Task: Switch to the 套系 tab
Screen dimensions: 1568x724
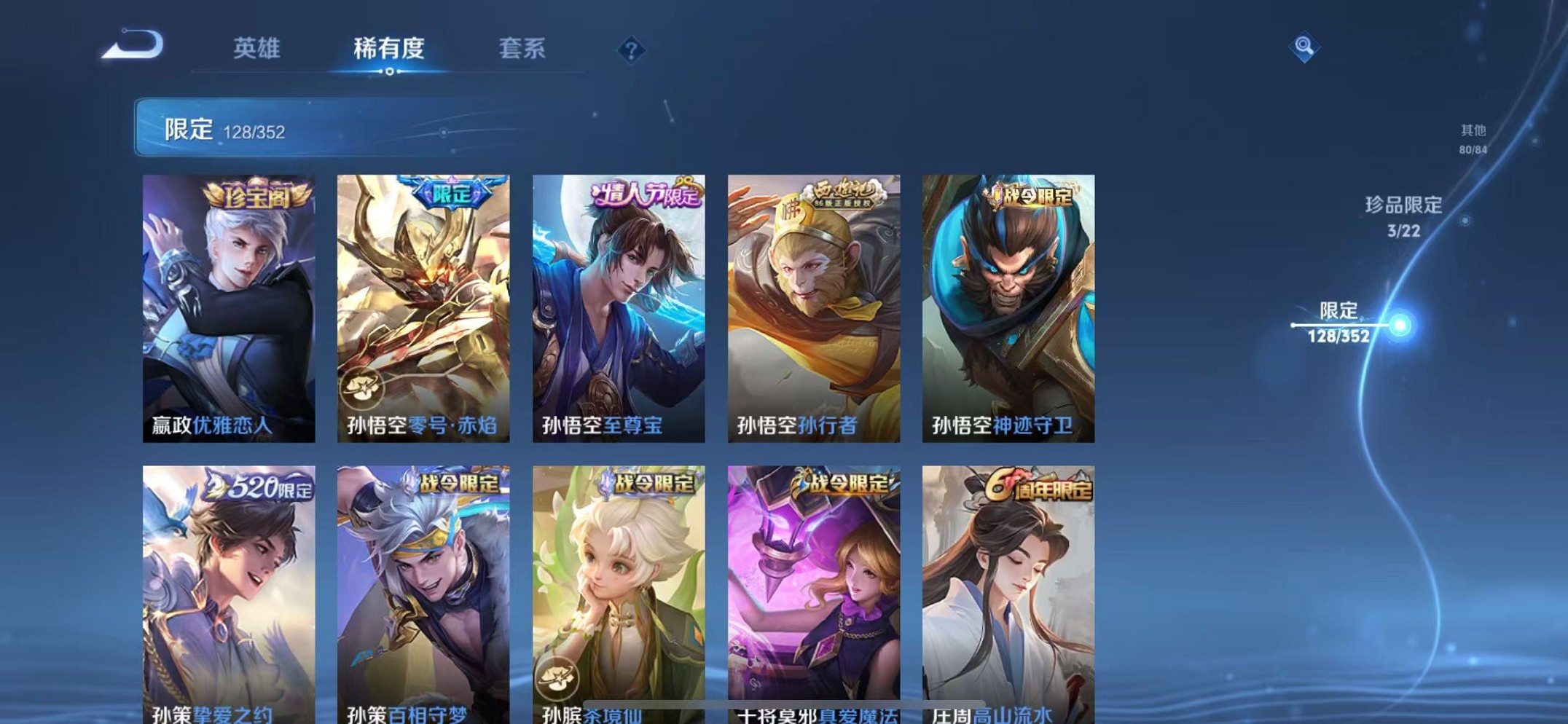Action: coord(522,50)
